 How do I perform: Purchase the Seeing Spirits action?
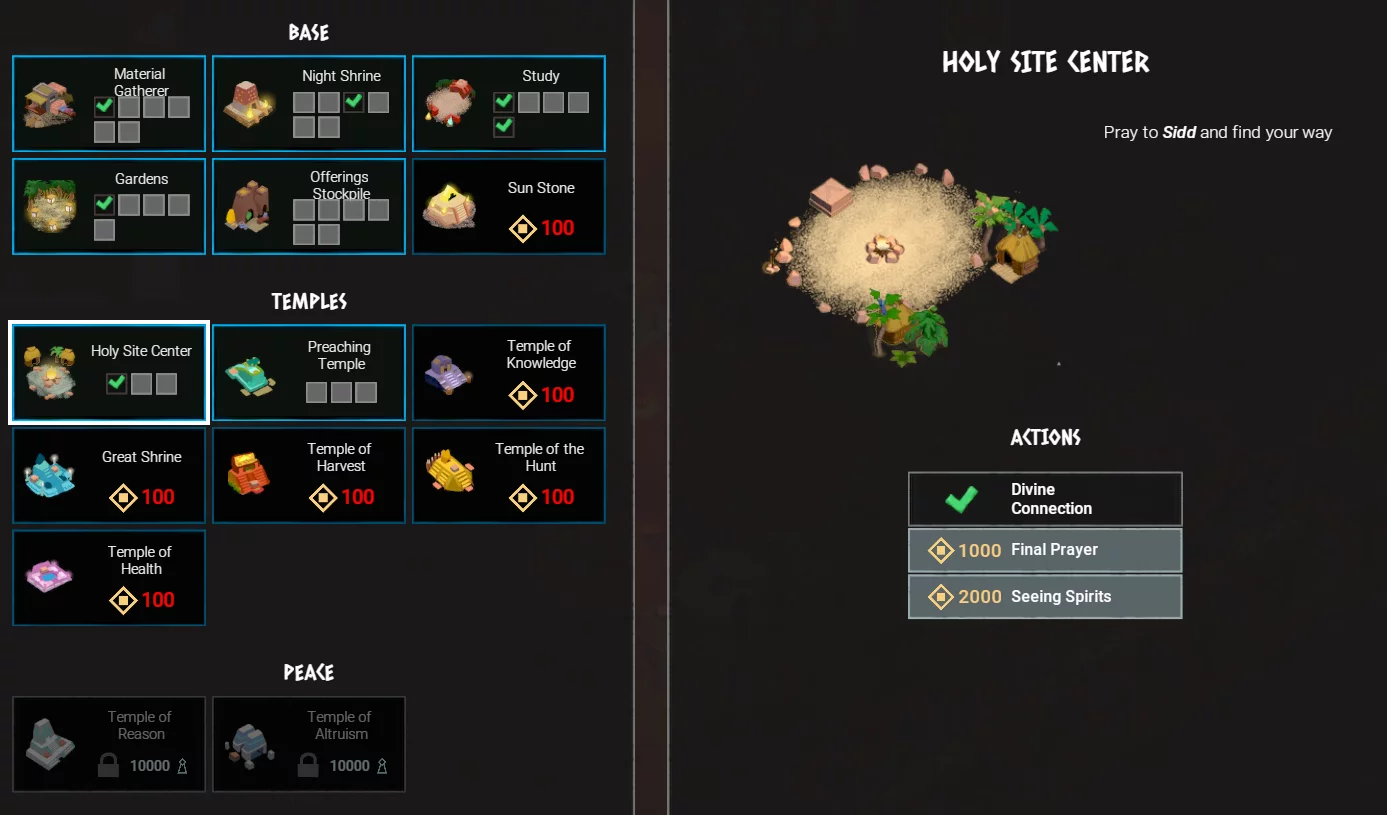coord(1045,597)
